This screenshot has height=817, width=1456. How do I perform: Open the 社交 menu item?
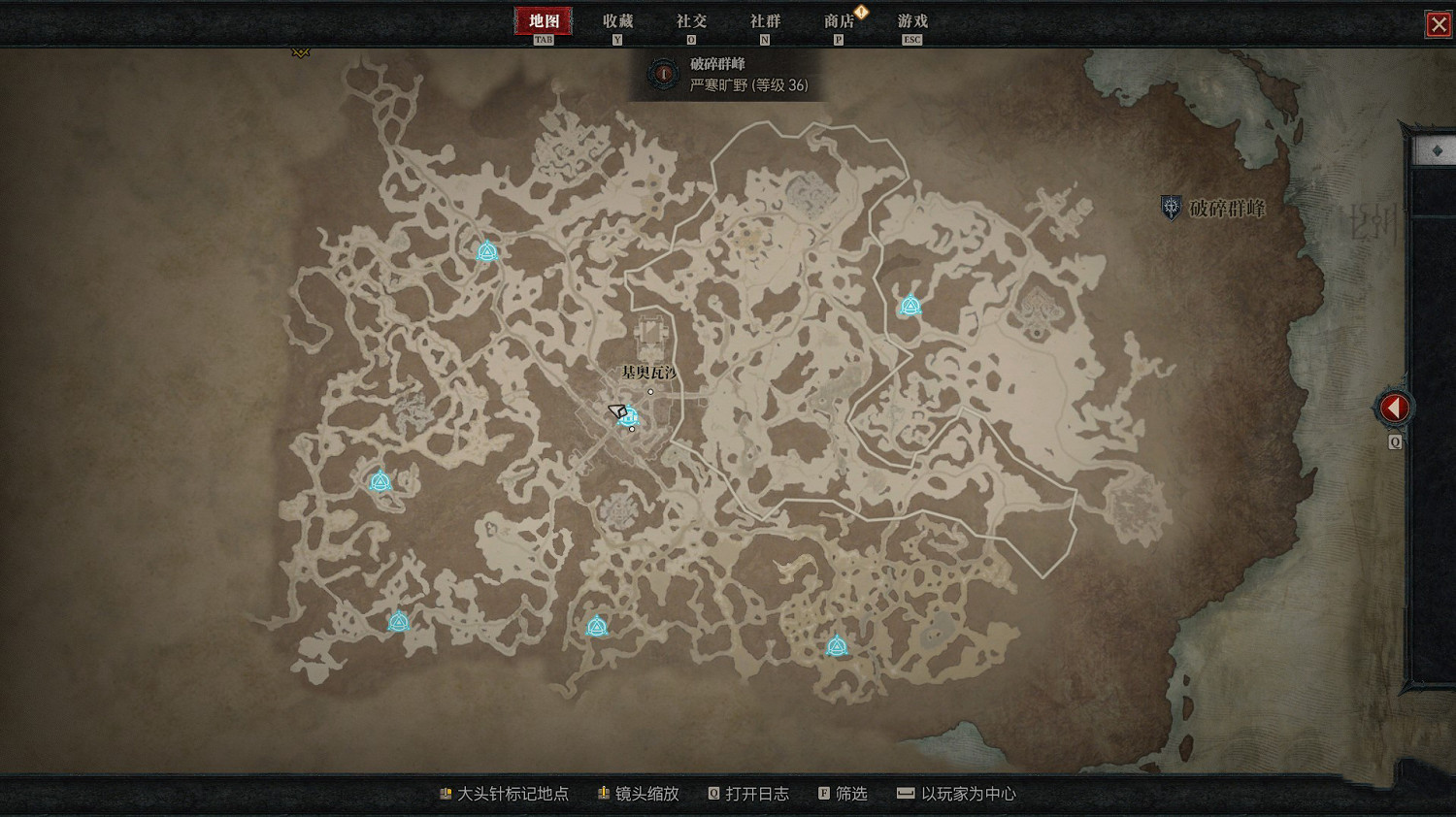tap(691, 19)
